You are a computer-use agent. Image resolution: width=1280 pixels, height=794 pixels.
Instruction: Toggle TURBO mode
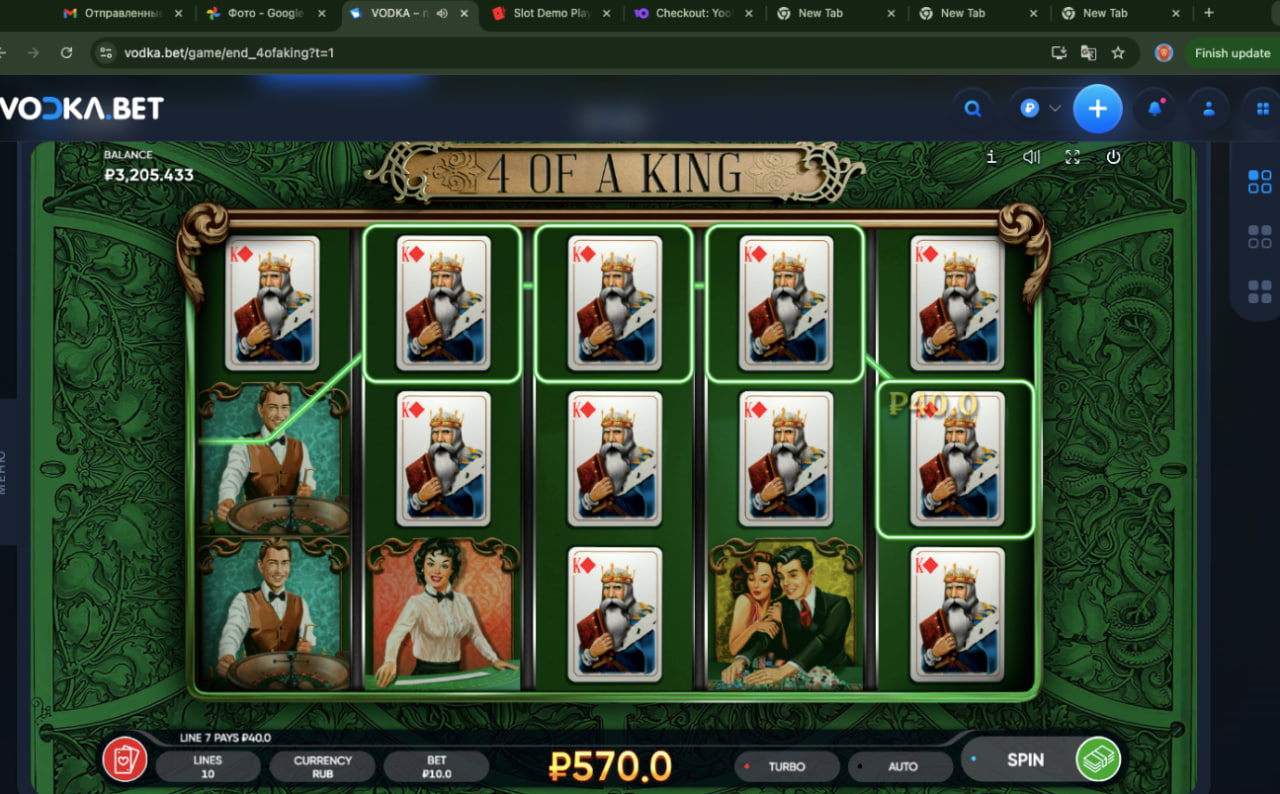[786, 767]
